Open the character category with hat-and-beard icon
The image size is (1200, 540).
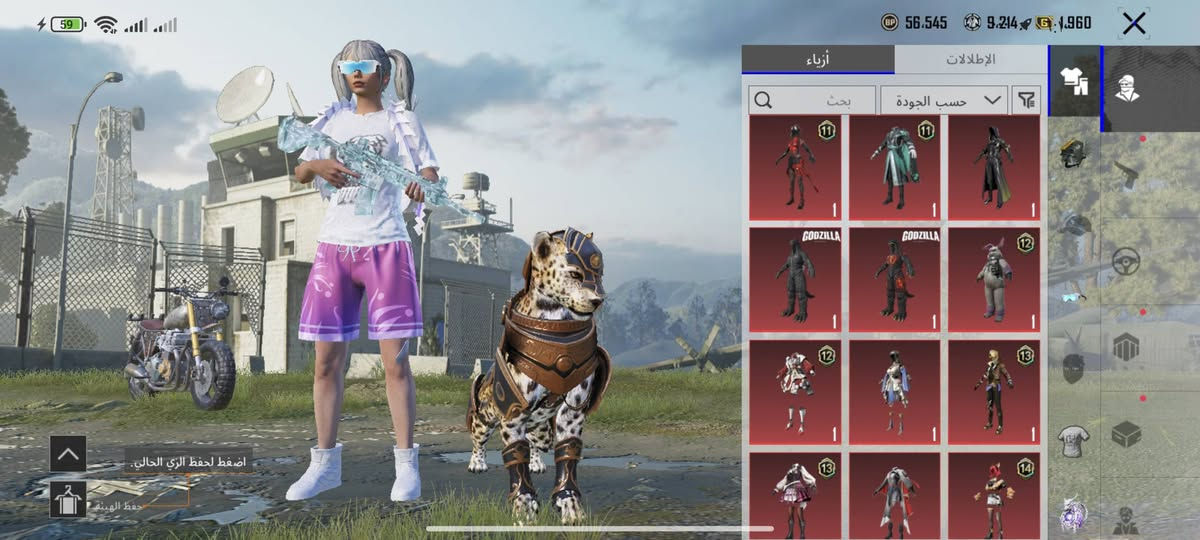[x=1128, y=88]
